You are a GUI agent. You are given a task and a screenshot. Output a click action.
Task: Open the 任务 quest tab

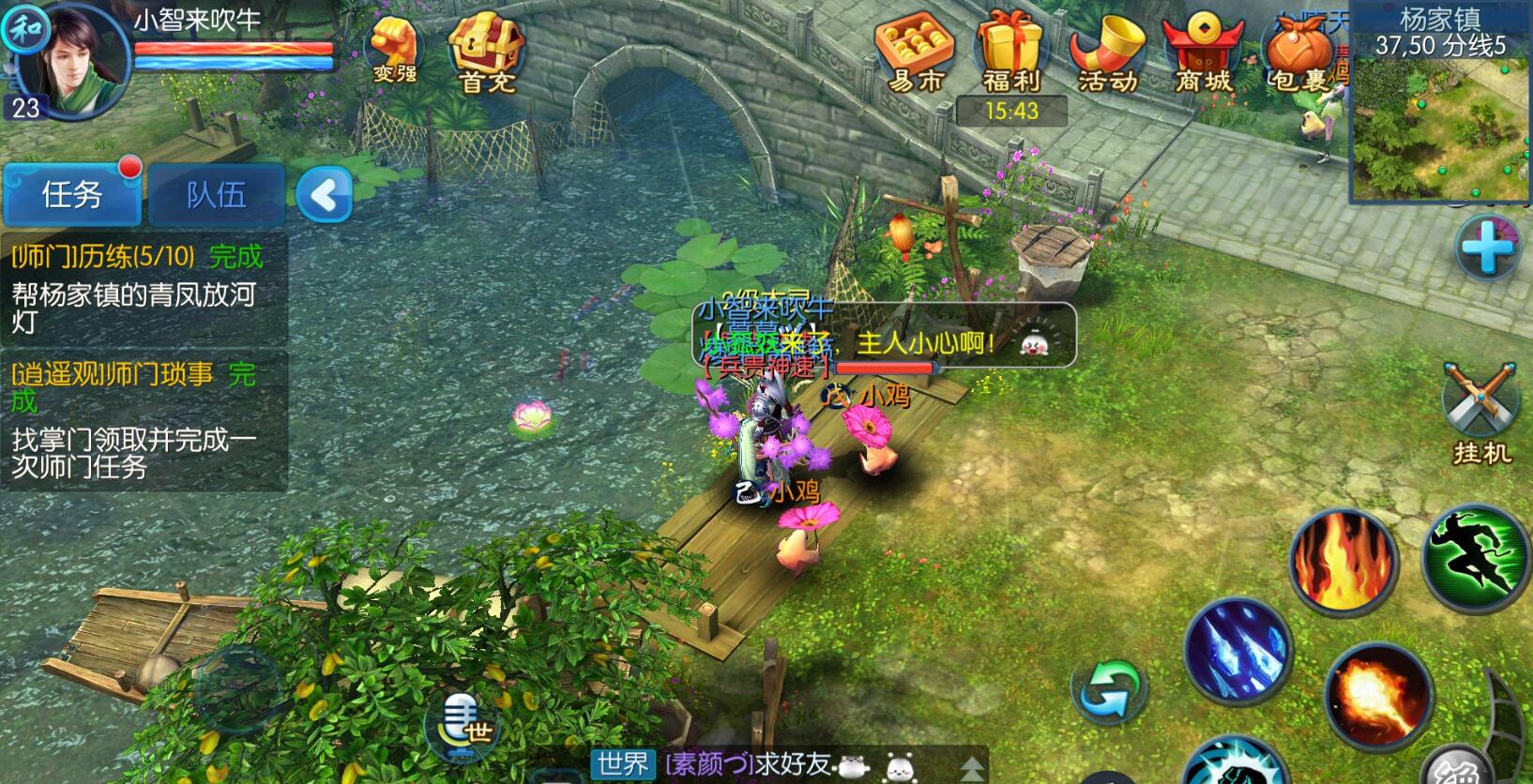[71, 194]
